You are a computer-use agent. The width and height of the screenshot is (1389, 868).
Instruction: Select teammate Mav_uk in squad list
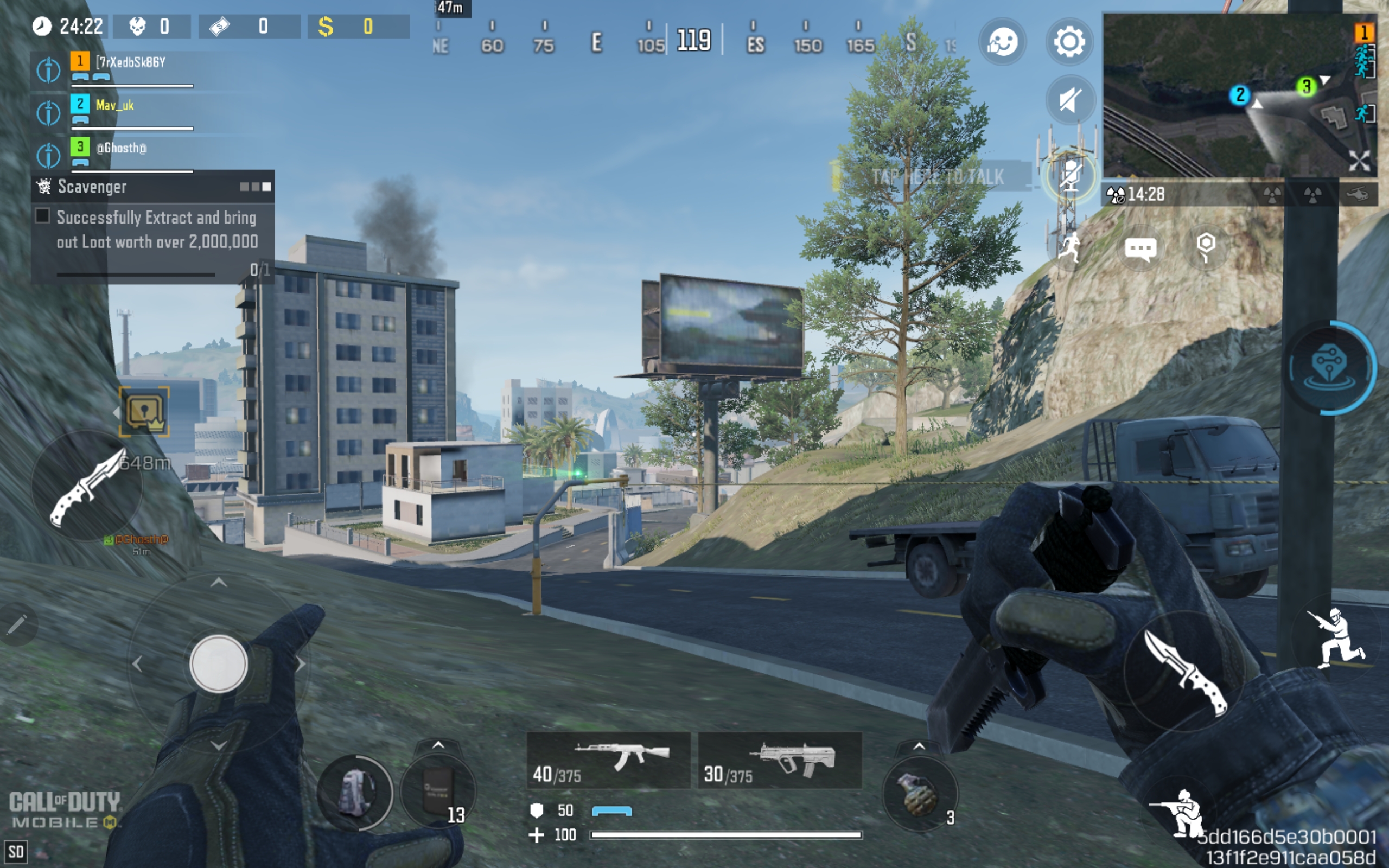[115, 106]
